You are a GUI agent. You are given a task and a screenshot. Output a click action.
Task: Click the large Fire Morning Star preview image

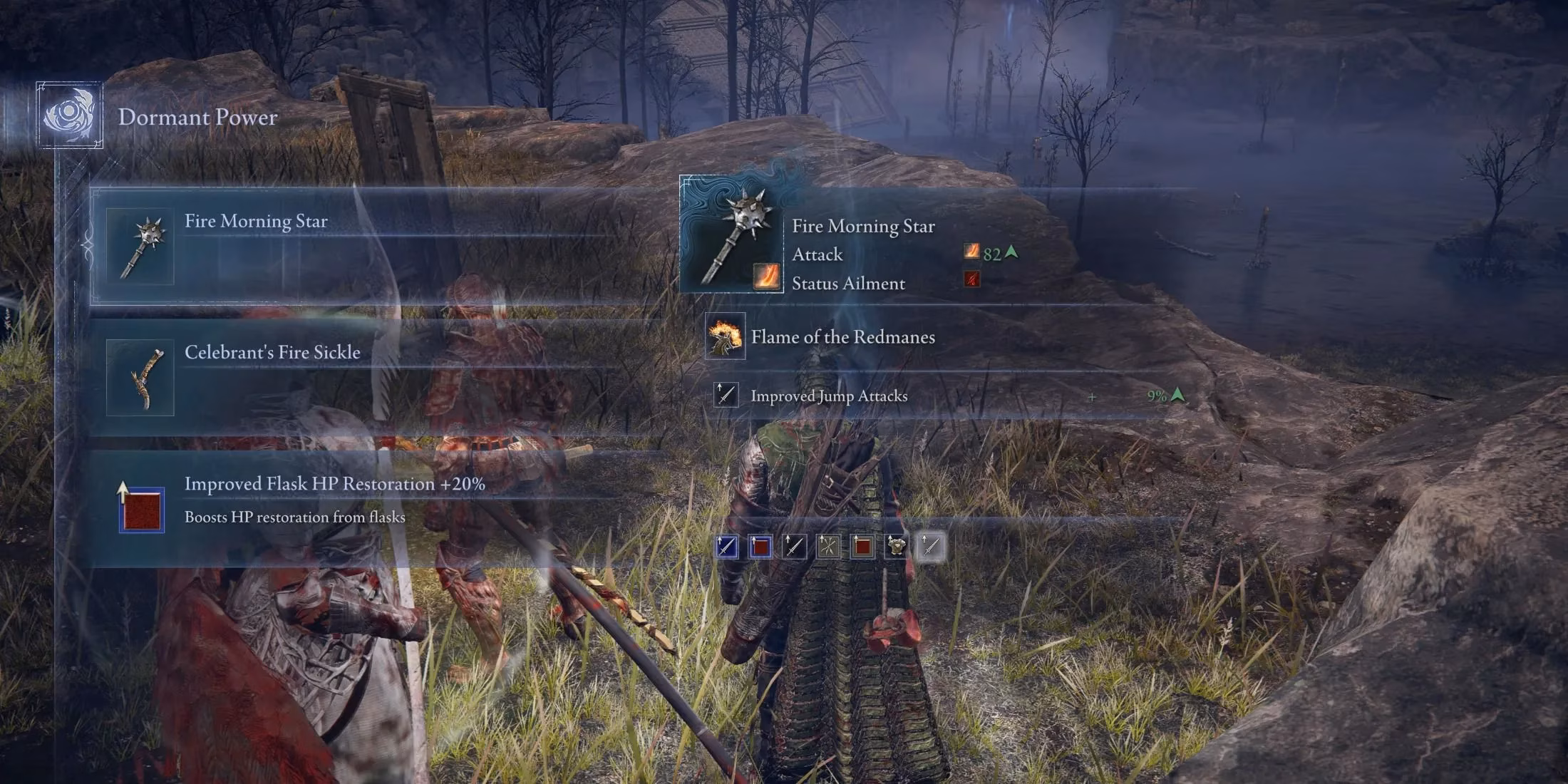point(731,234)
